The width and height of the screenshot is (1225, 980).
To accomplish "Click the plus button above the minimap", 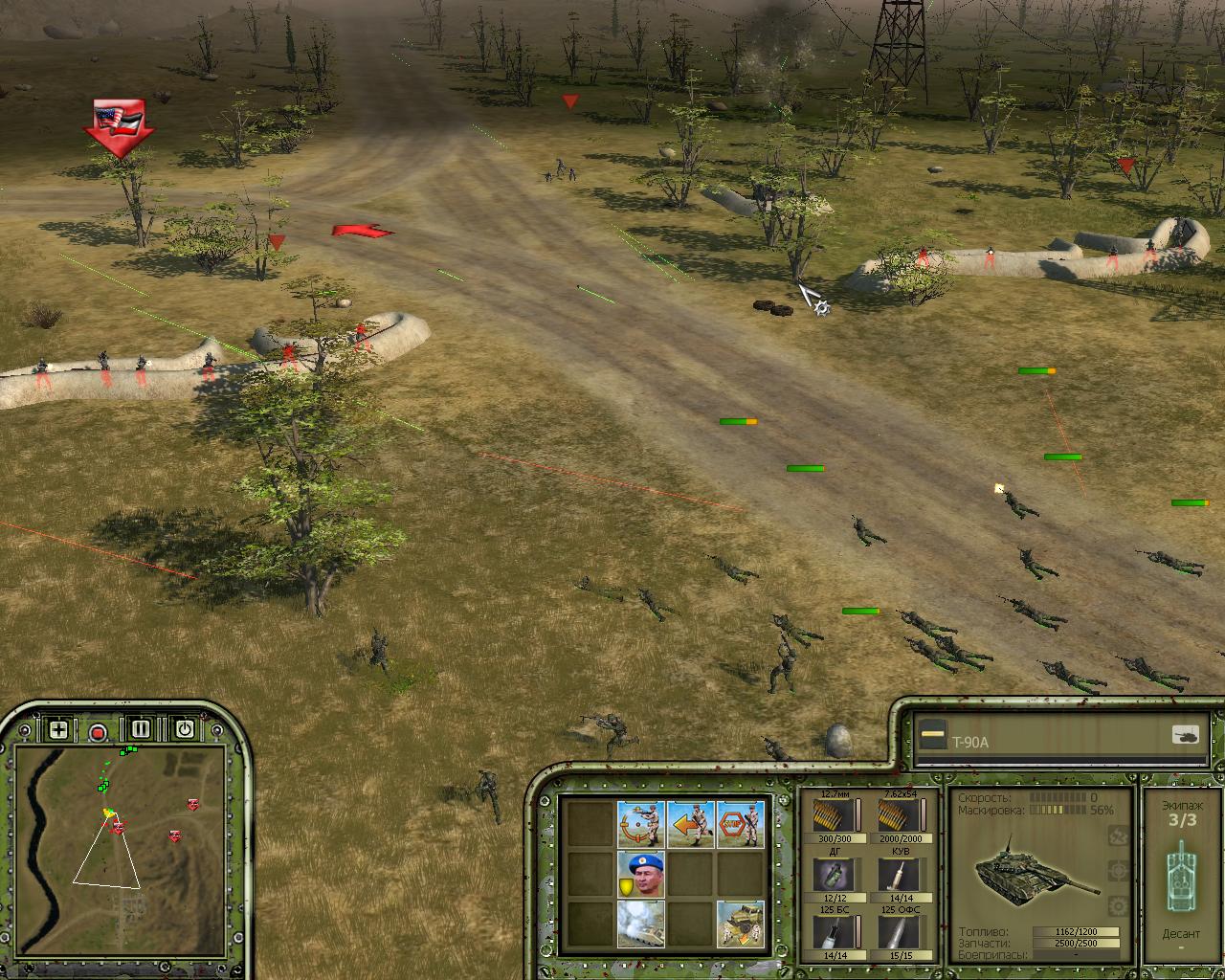I will coord(58,730).
